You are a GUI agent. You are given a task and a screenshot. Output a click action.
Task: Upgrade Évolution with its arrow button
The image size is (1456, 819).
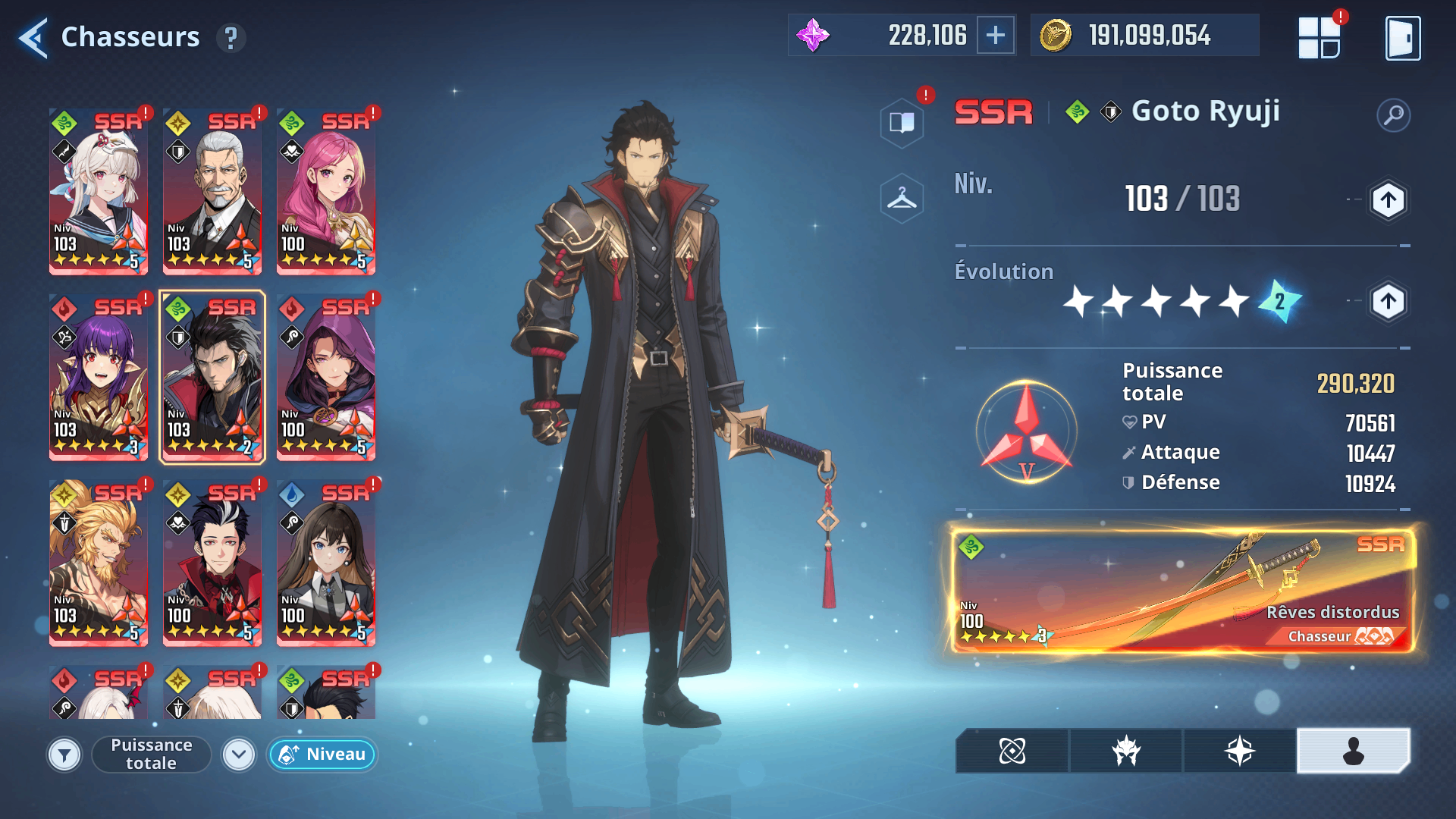click(x=1388, y=302)
